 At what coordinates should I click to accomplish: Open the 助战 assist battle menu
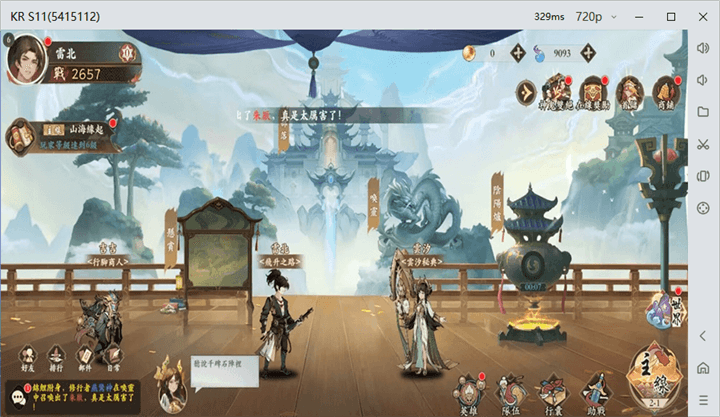pyautogui.click(x=595, y=393)
